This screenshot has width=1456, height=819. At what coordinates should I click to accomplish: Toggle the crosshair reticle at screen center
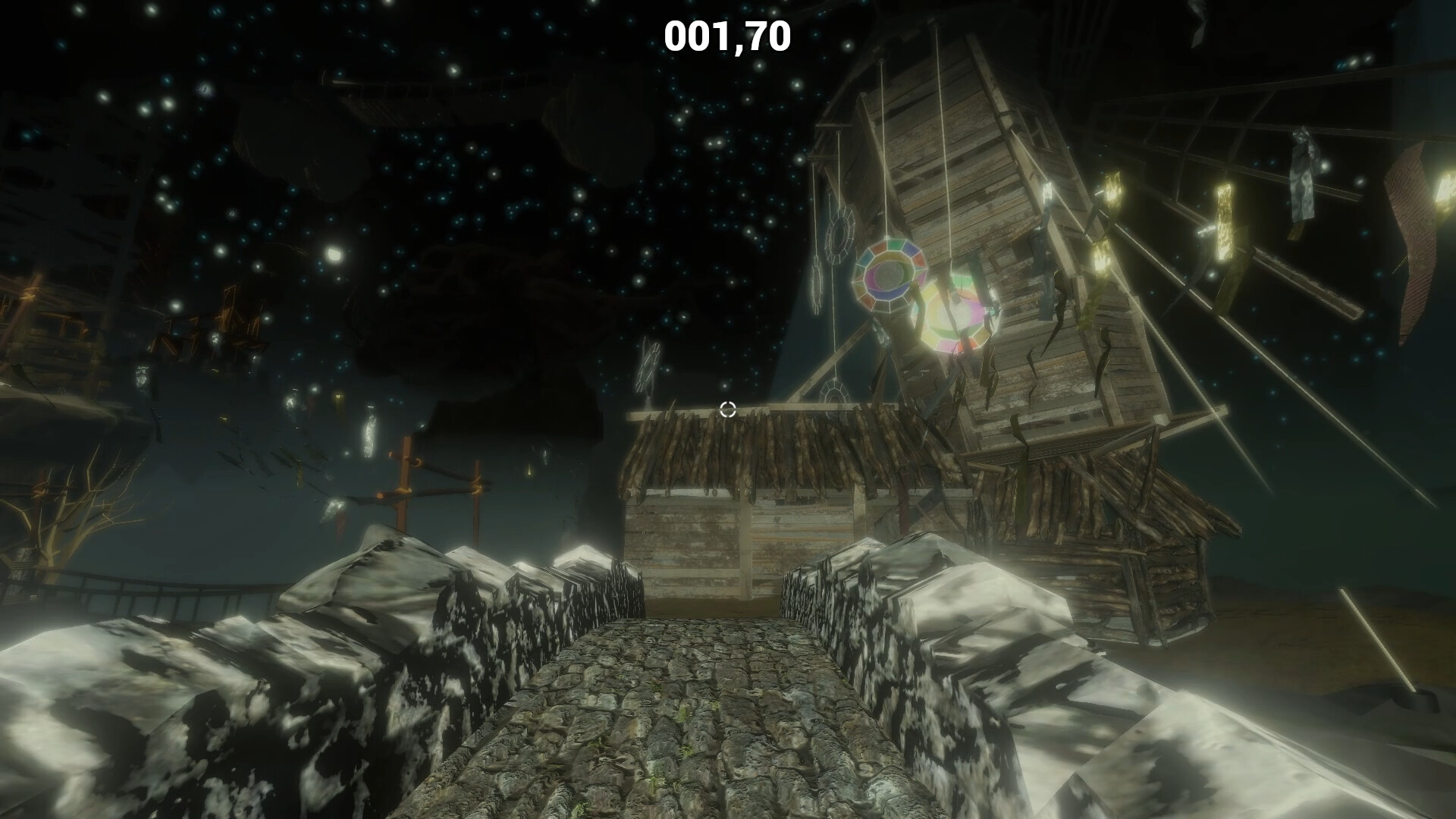(x=728, y=410)
